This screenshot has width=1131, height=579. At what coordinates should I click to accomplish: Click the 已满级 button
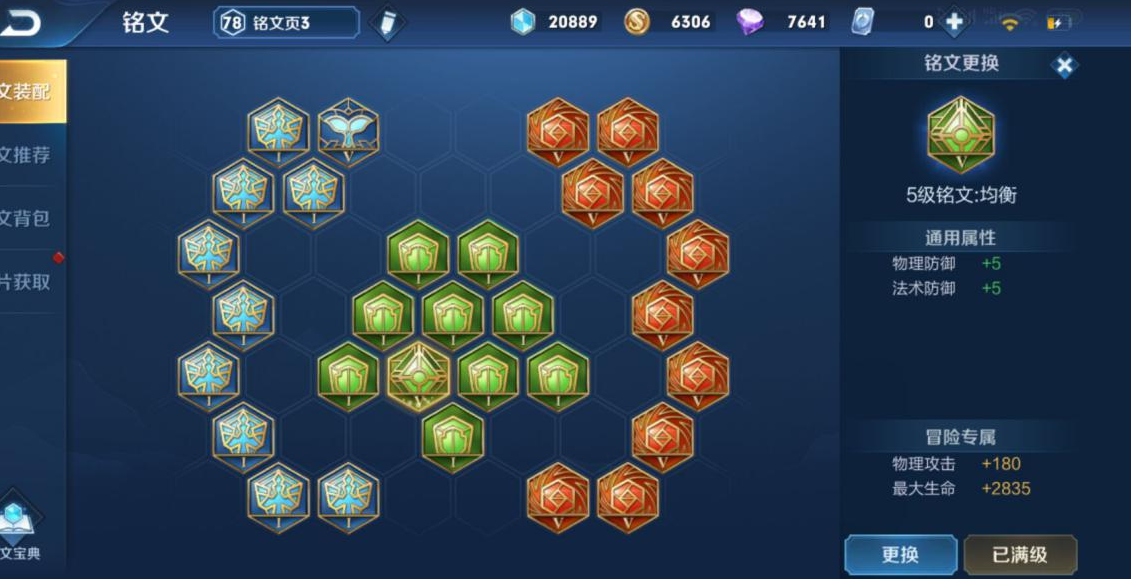1020,554
